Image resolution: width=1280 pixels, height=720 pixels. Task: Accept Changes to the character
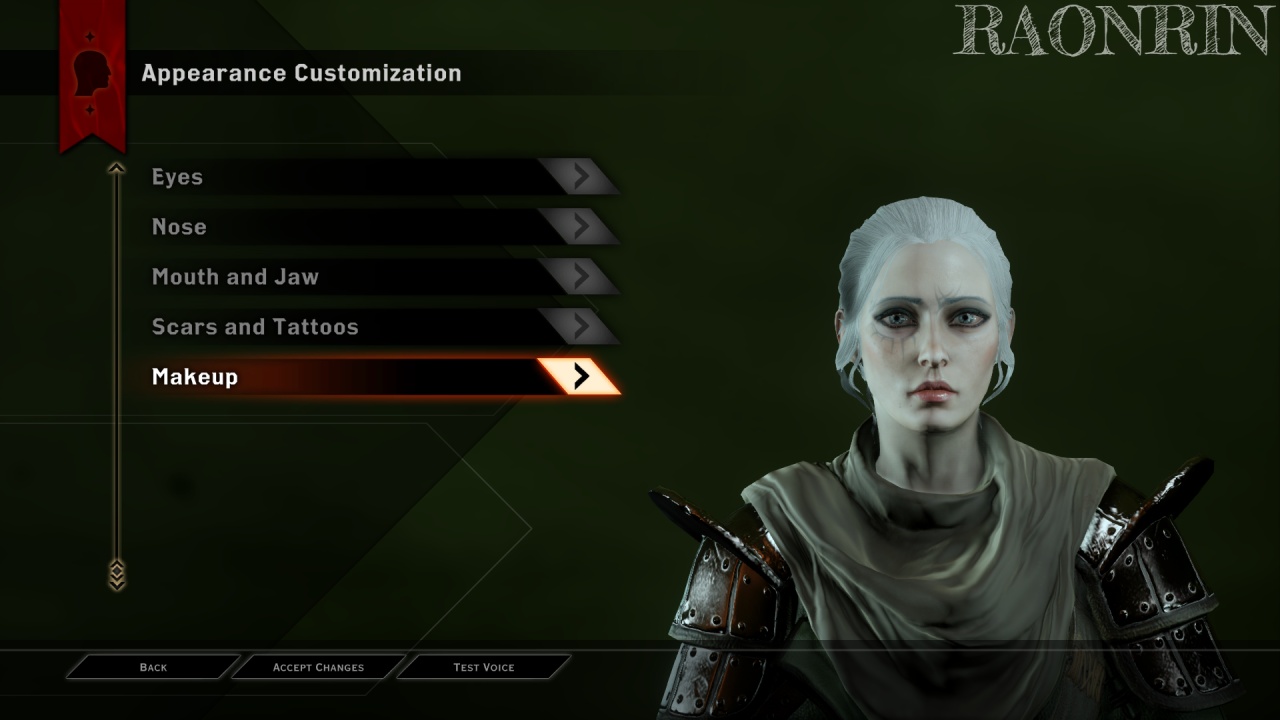tap(318, 667)
